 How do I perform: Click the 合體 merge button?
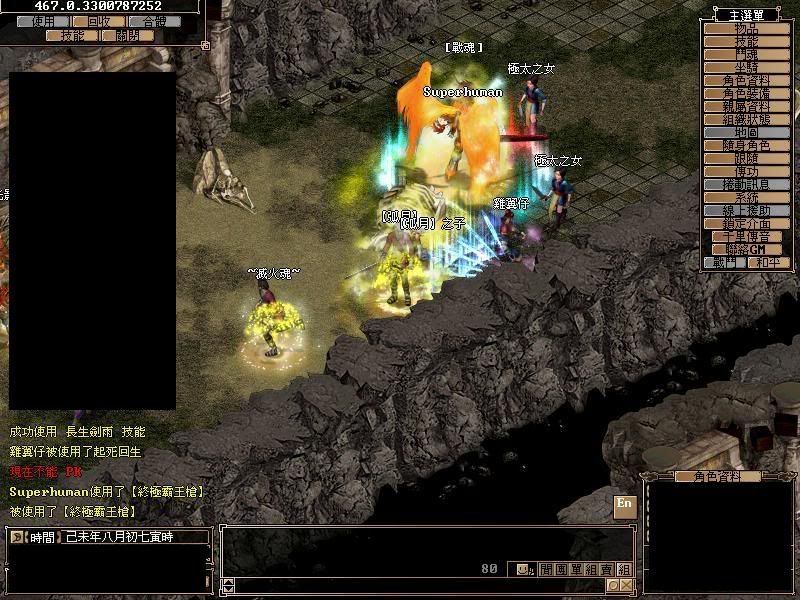155,20
